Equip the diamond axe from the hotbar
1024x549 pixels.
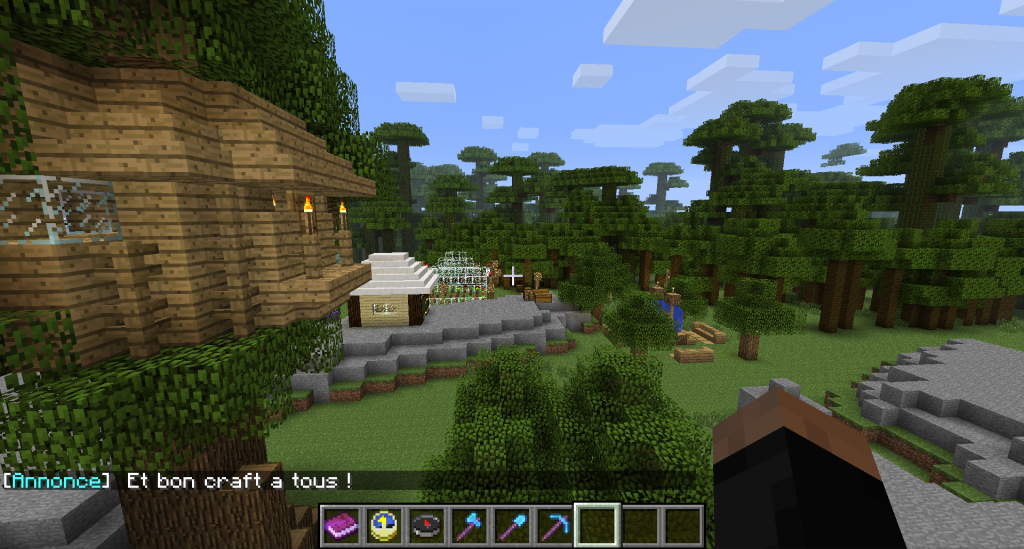469,525
